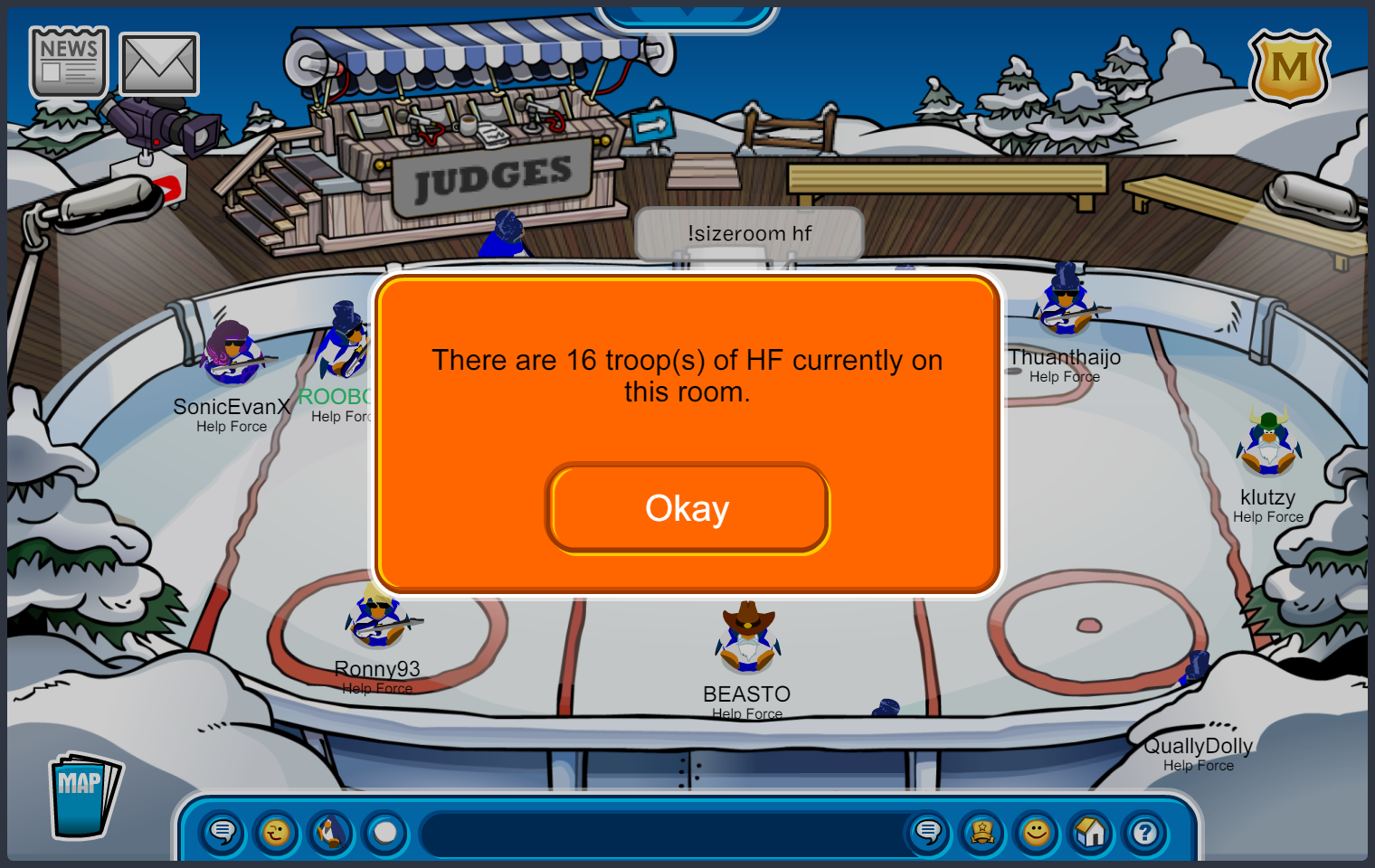Open the News newspaper
This screenshot has width=1375, height=868.
[x=69, y=62]
